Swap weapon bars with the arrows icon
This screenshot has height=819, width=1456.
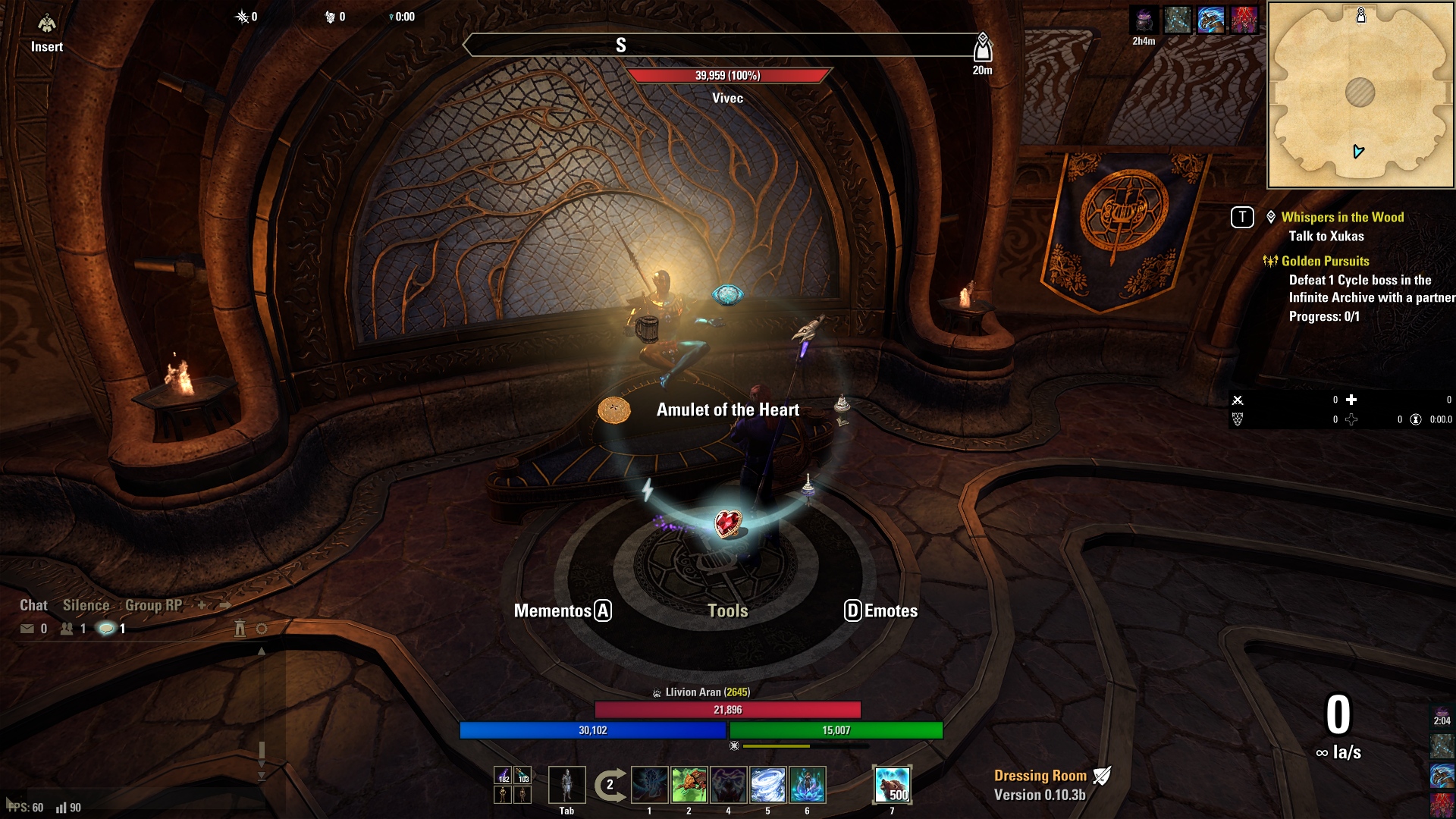click(x=610, y=785)
